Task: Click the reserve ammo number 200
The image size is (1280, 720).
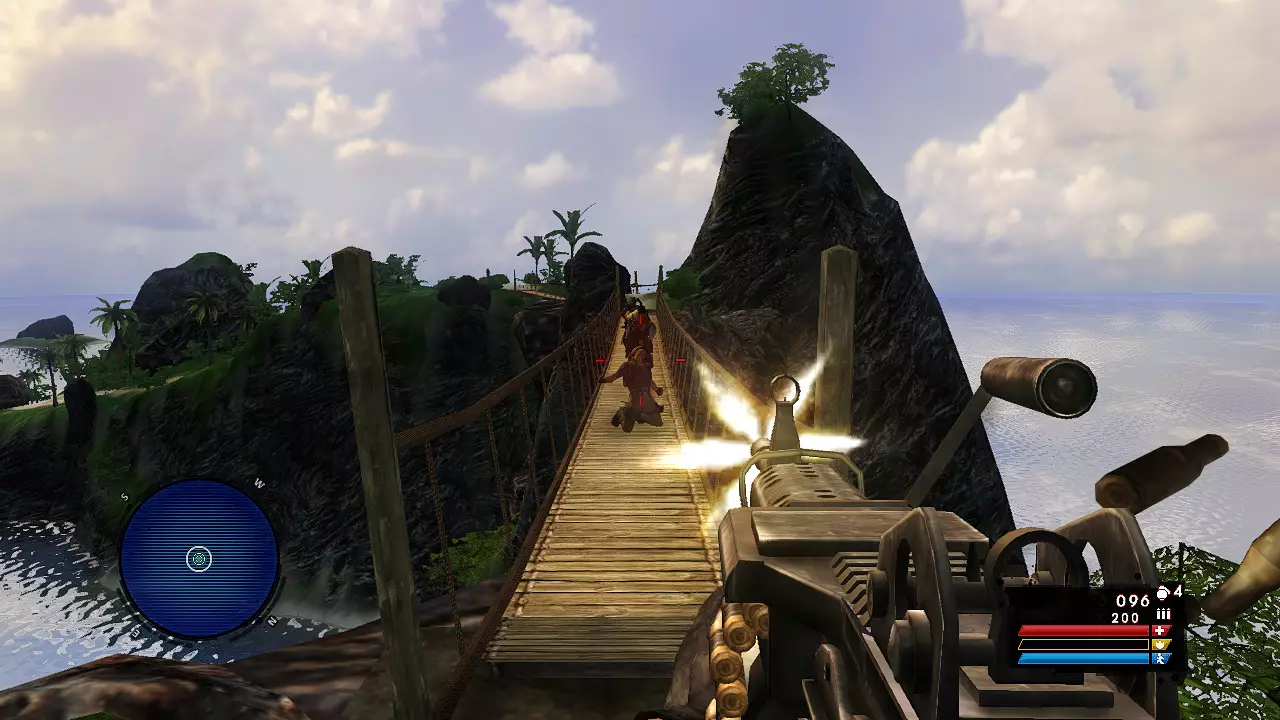Action: coord(1125,617)
